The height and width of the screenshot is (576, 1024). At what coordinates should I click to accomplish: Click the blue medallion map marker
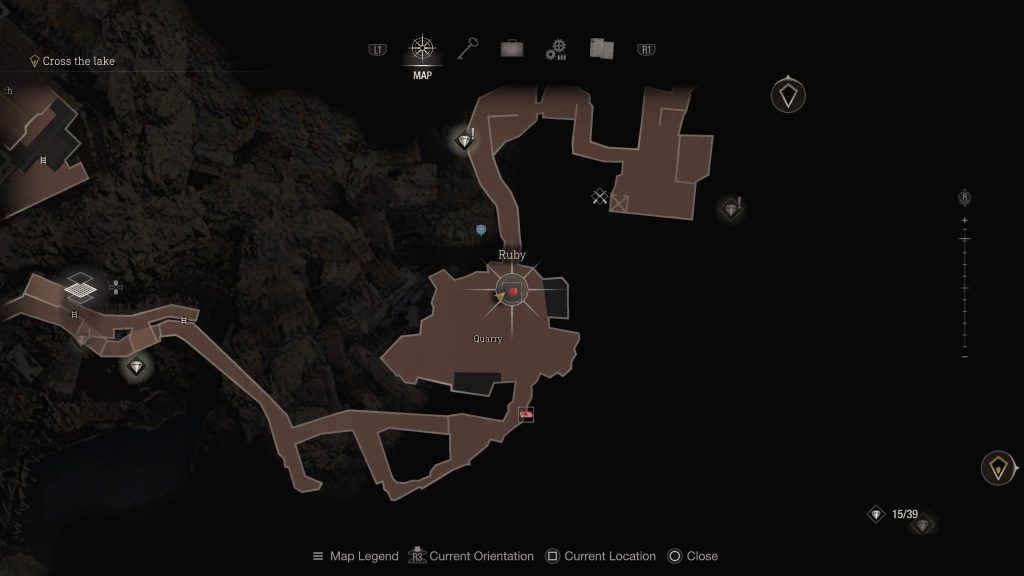(481, 230)
